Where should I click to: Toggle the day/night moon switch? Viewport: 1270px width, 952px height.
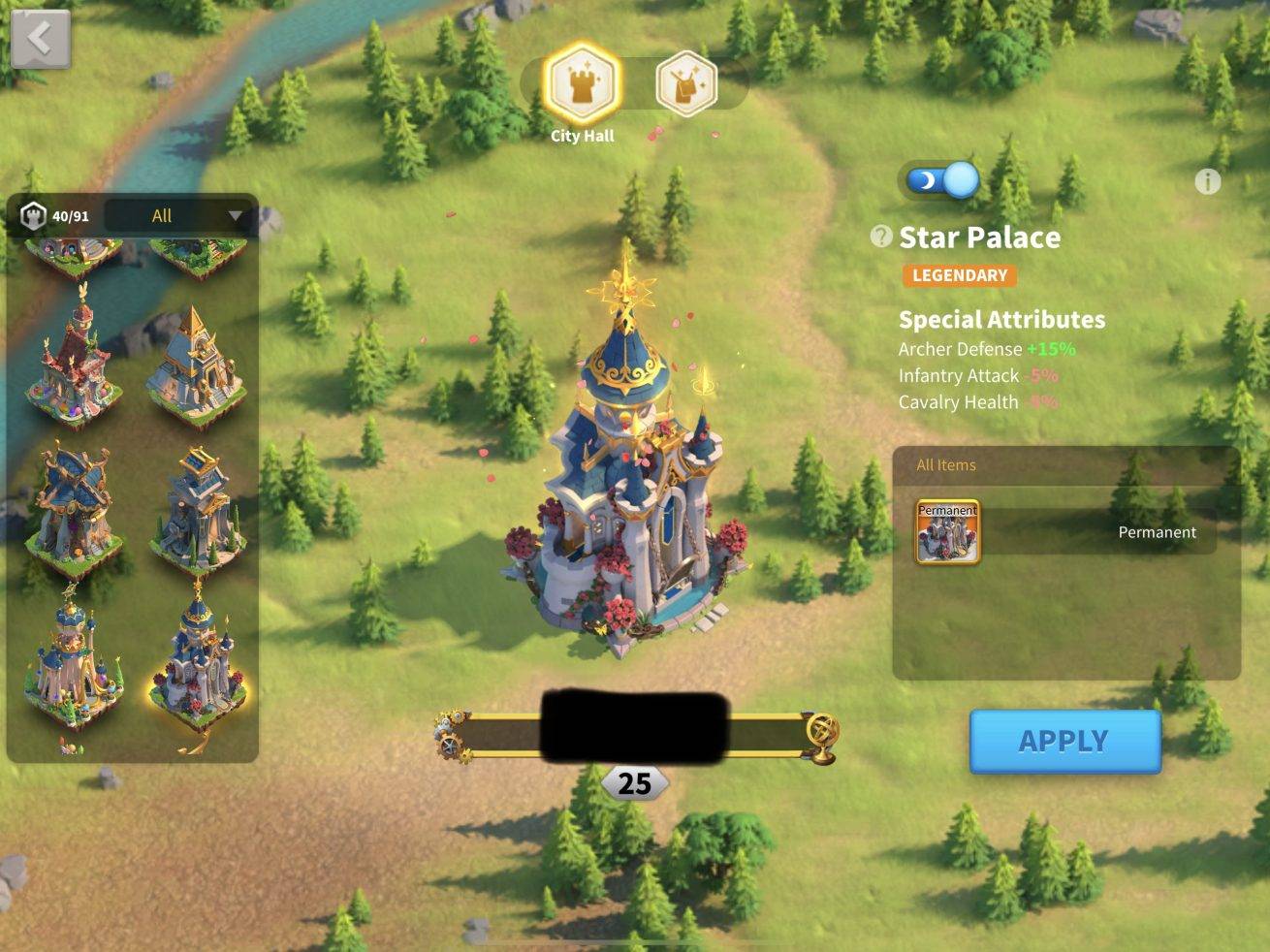[x=941, y=180]
